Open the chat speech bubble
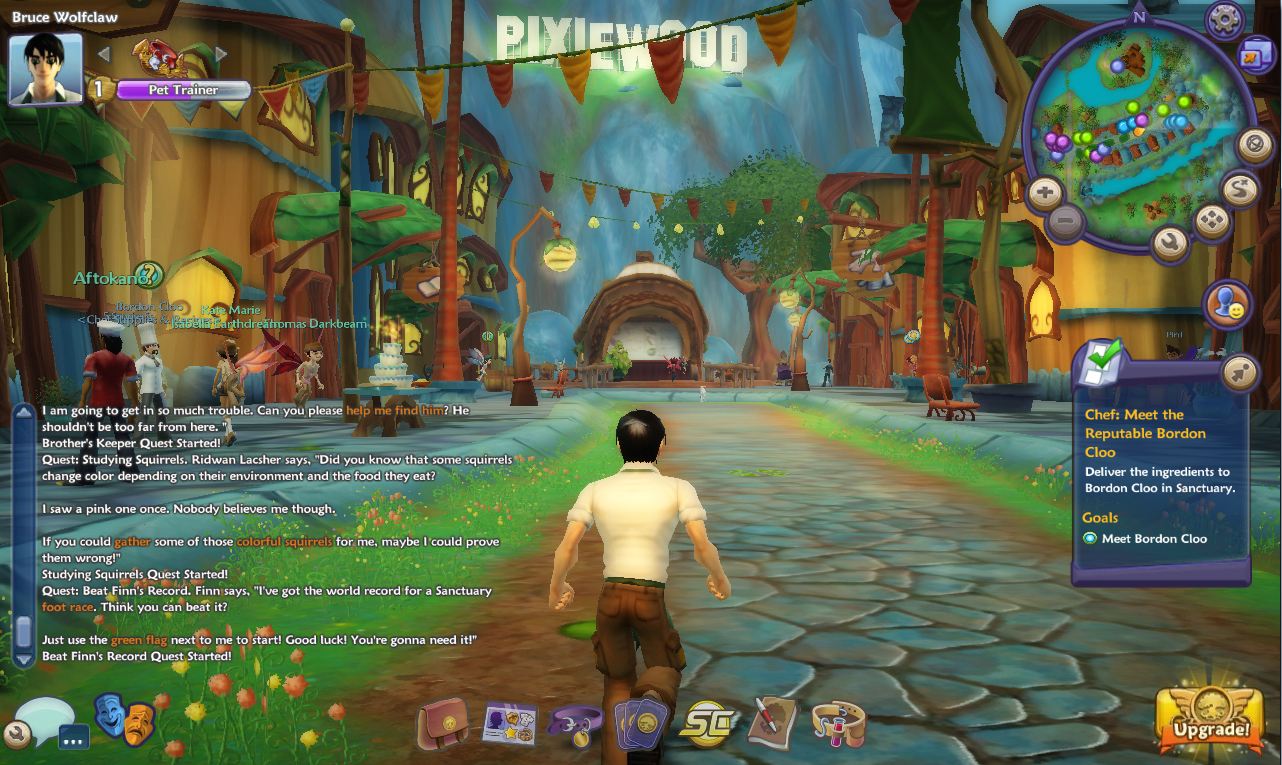Image resolution: width=1282 pixels, height=765 pixels. 43,717
